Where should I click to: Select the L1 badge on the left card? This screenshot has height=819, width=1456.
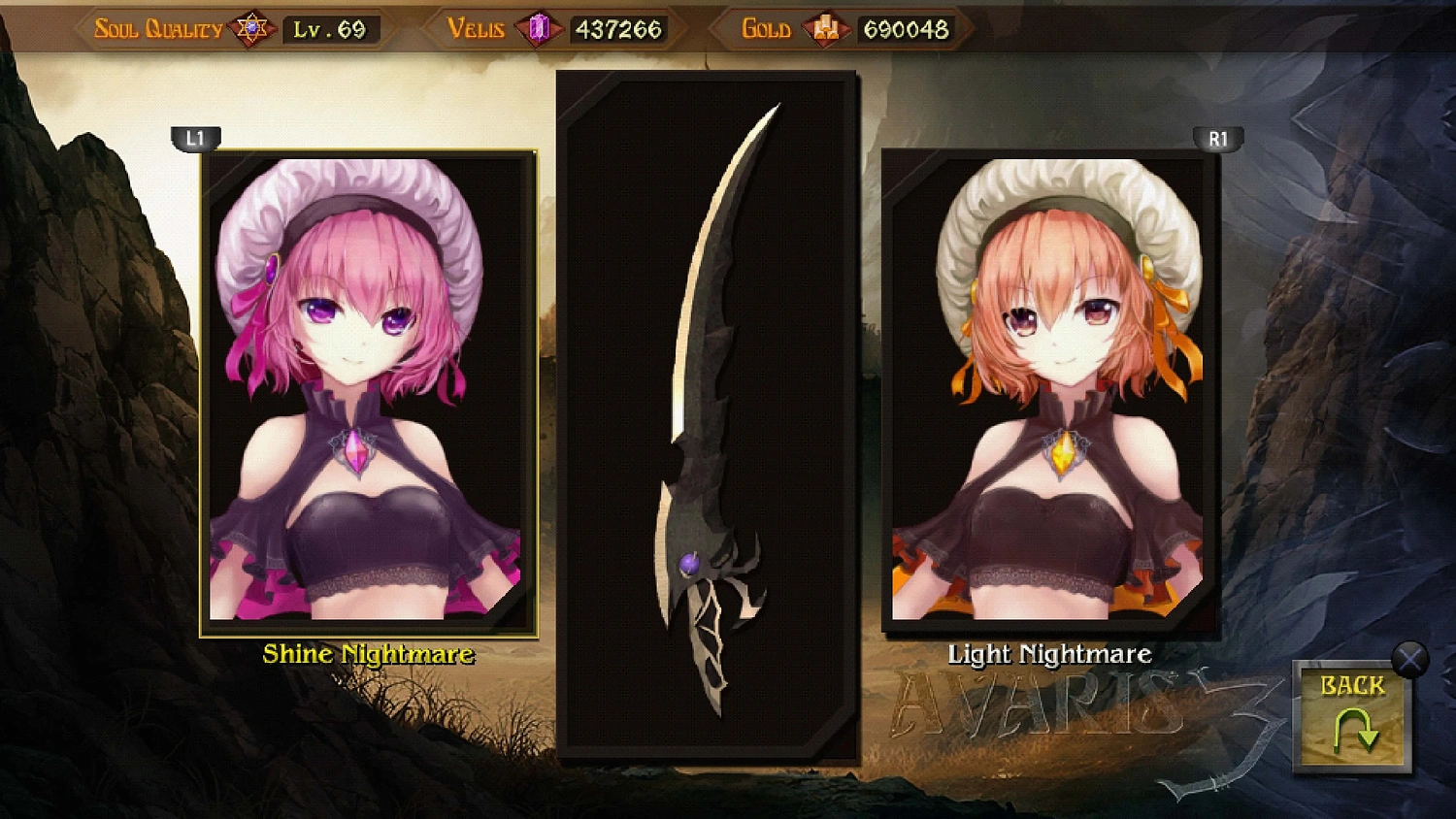(194, 138)
